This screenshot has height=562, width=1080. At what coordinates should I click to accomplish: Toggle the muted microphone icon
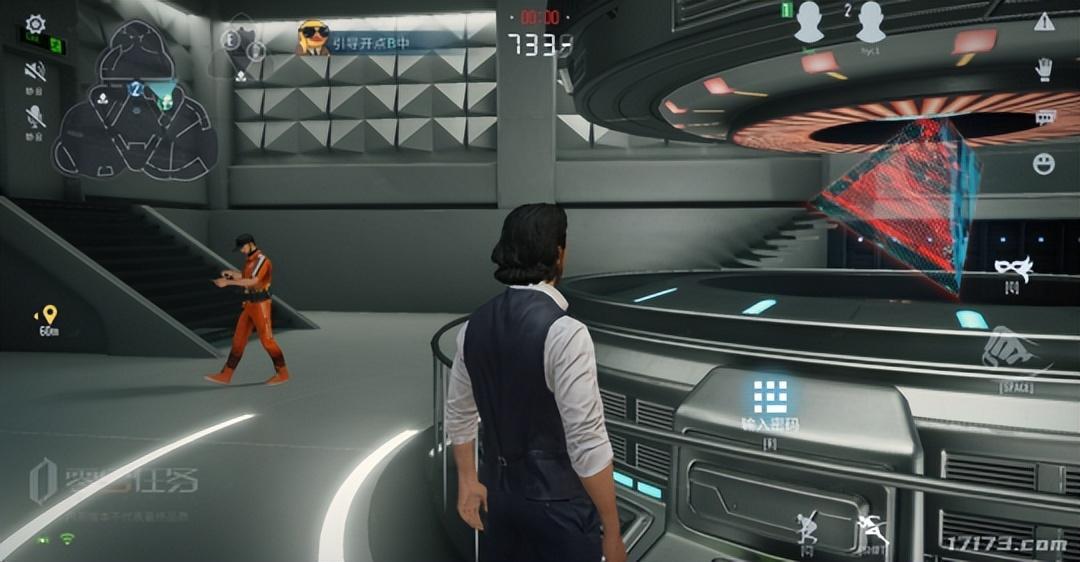tap(36, 116)
